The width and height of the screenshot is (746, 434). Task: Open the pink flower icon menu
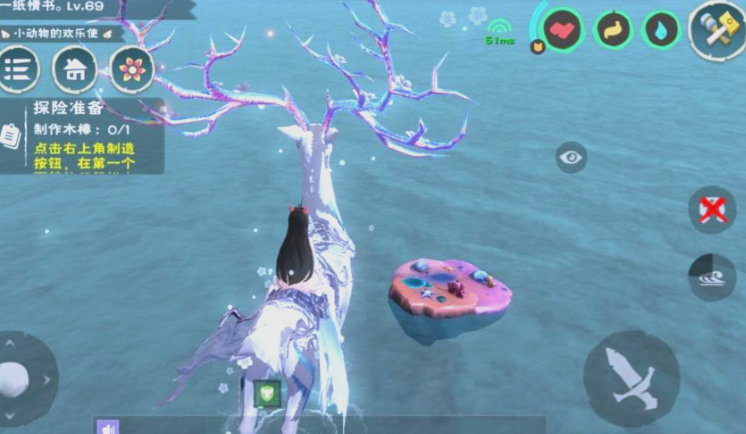(x=131, y=70)
